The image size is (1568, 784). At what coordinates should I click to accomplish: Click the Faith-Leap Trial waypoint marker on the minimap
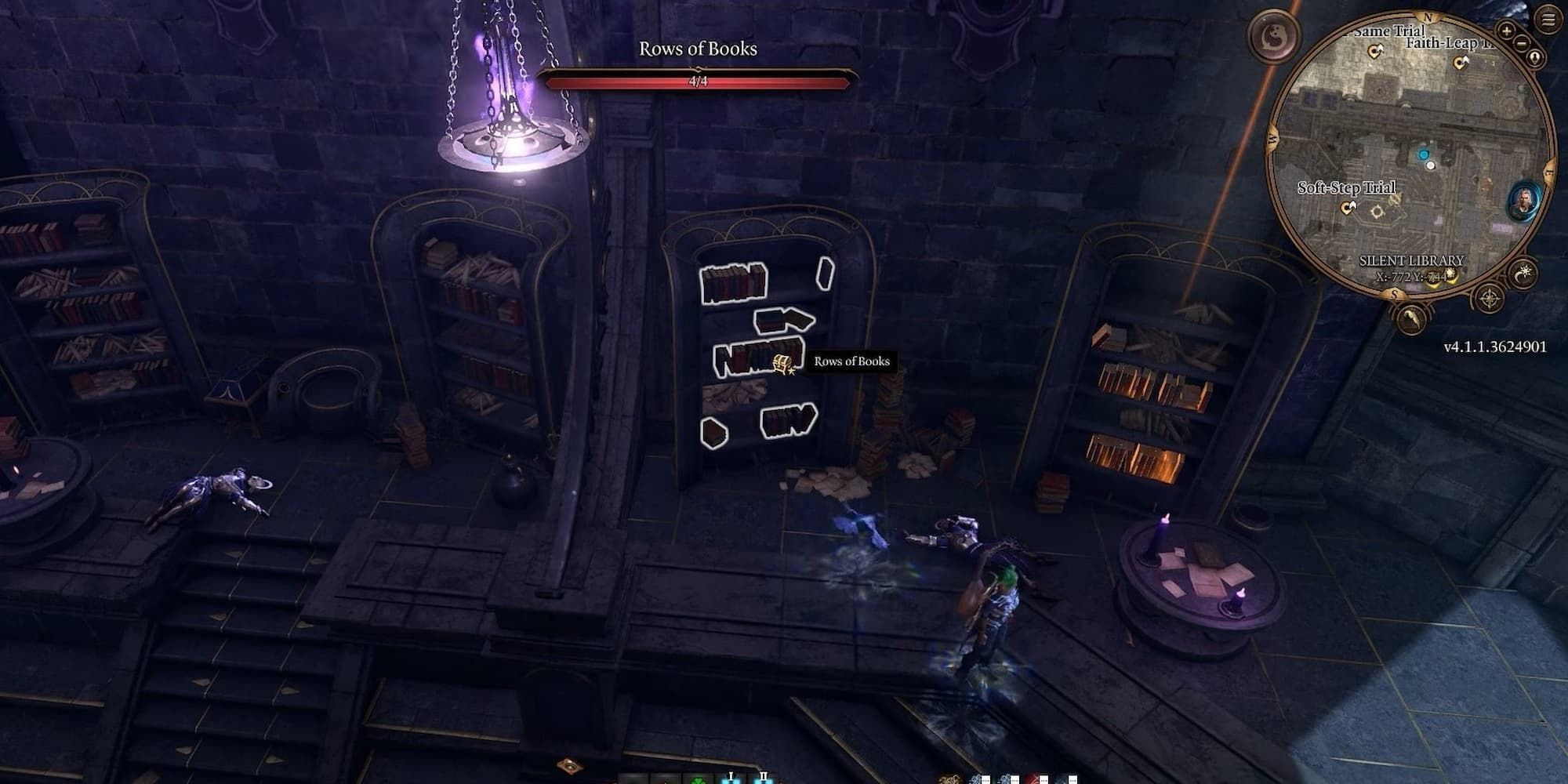1461,60
